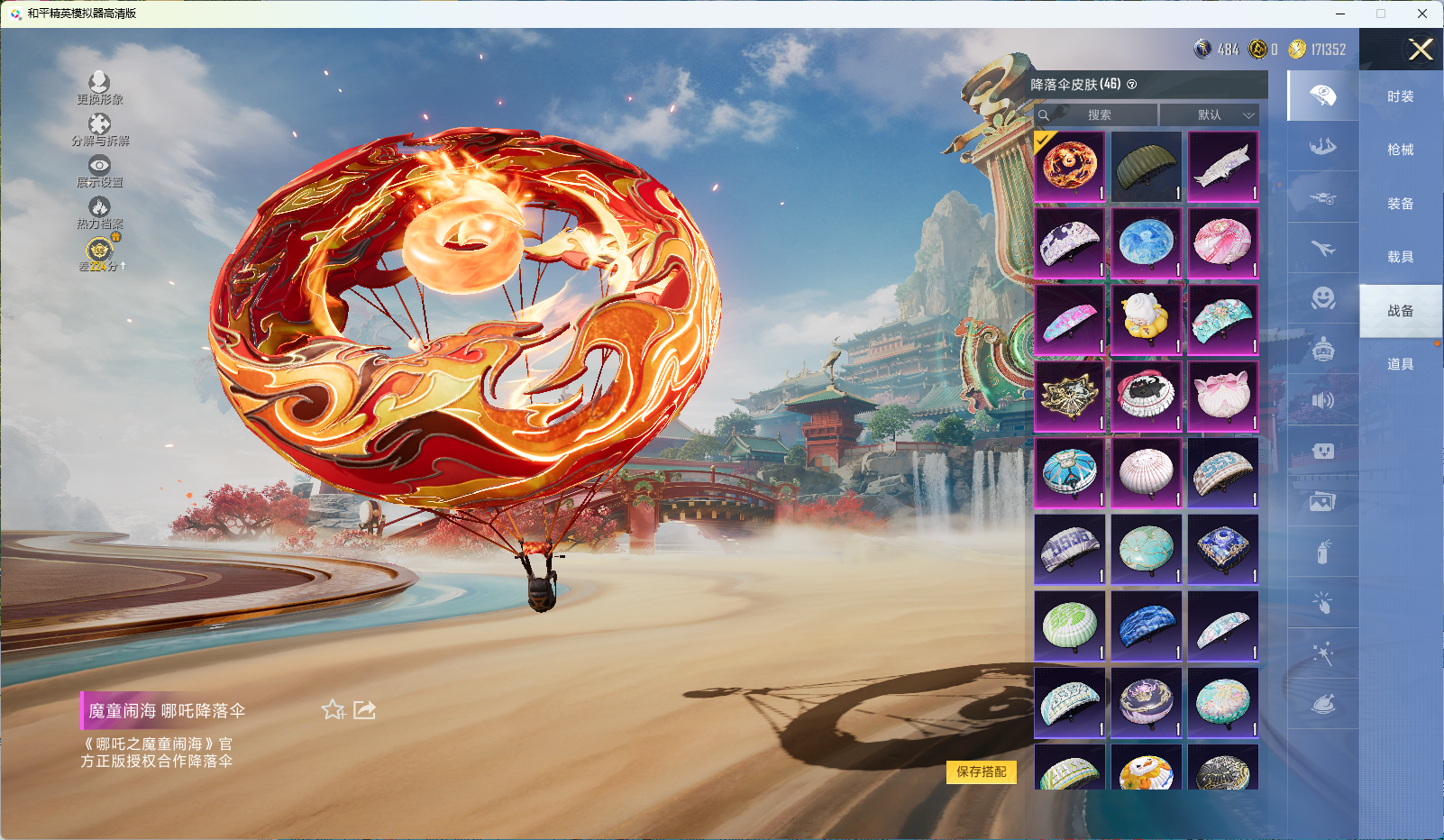This screenshot has height=840, width=1444.
Task: Switch to the 时装 category tab
Action: click(x=1400, y=96)
